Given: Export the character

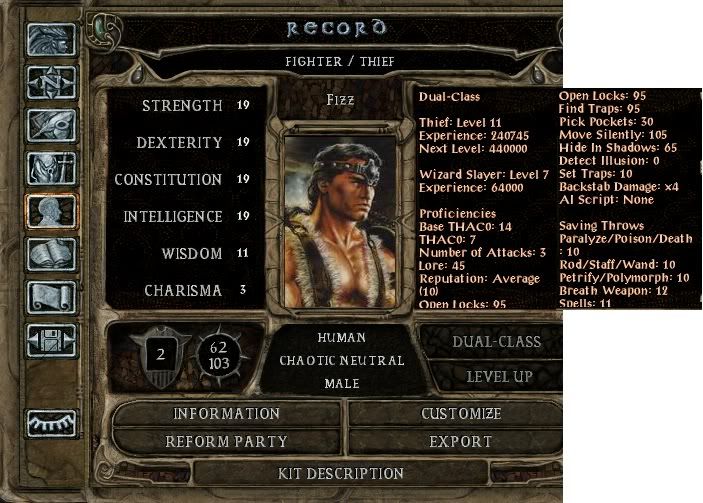Looking at the screenshot, I should (460, 440).
